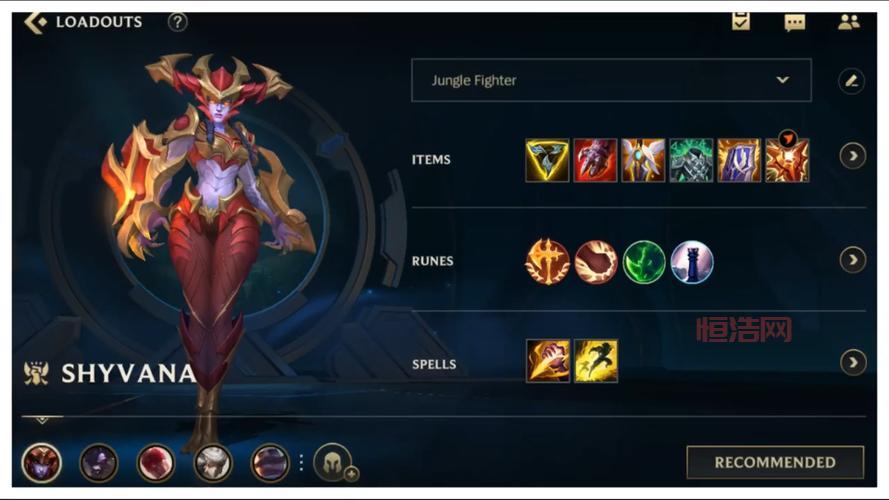This screenshot has width=889, height=500.
Task: Click the pencil edit loadout button
Action: pyautogui.click(x=851, y=81)
